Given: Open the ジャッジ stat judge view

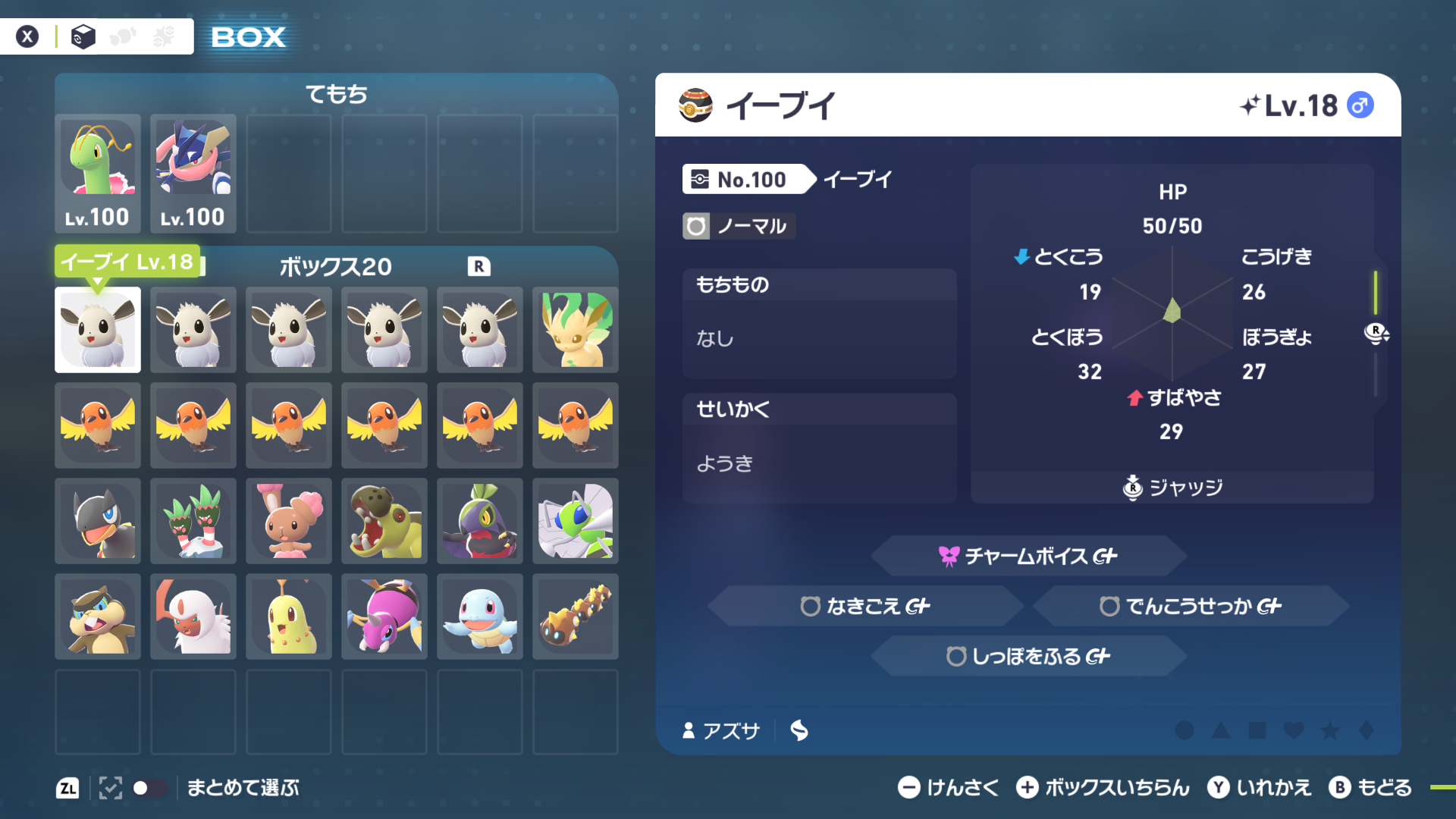Looking at the screenshot, I should click(1172, 487).
